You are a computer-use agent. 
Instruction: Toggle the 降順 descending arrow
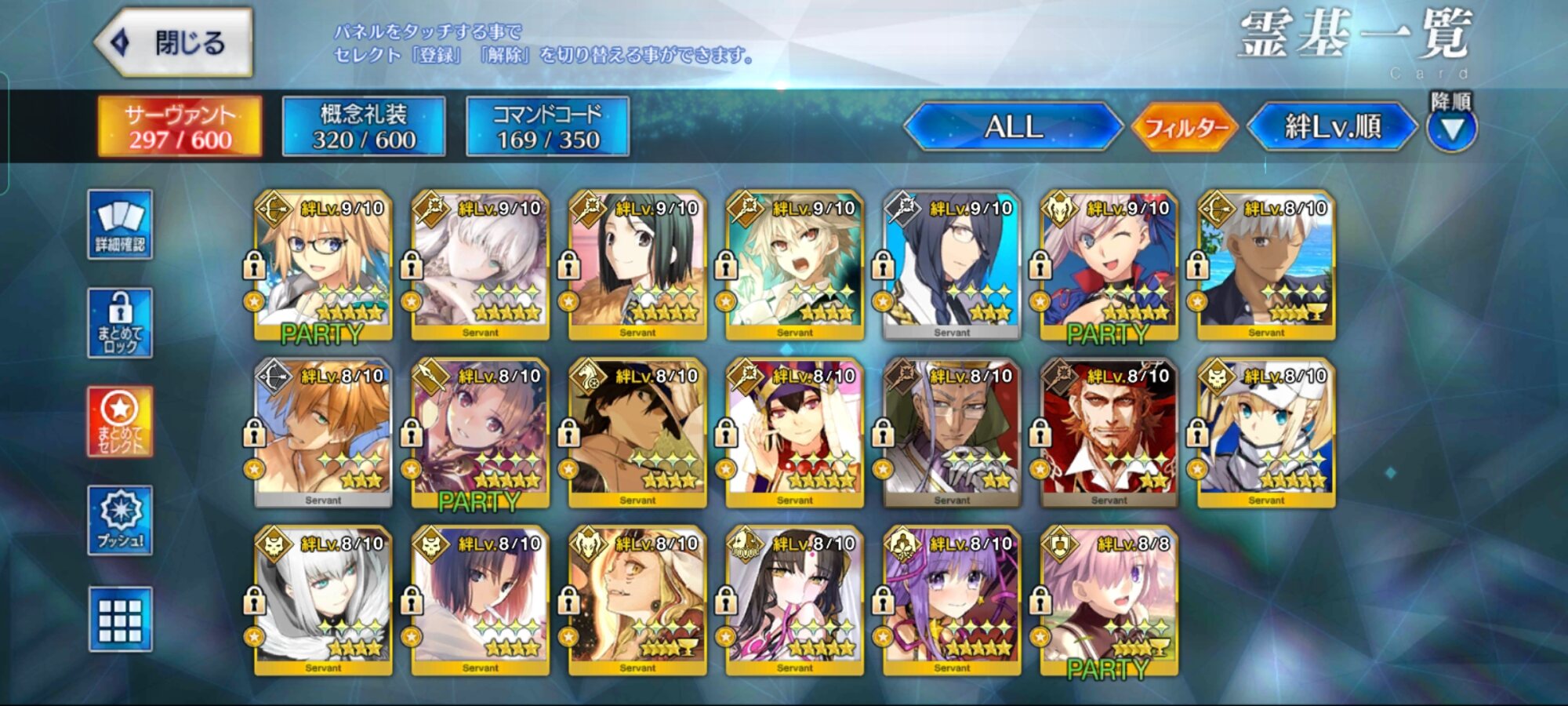tap(1451, 129)
